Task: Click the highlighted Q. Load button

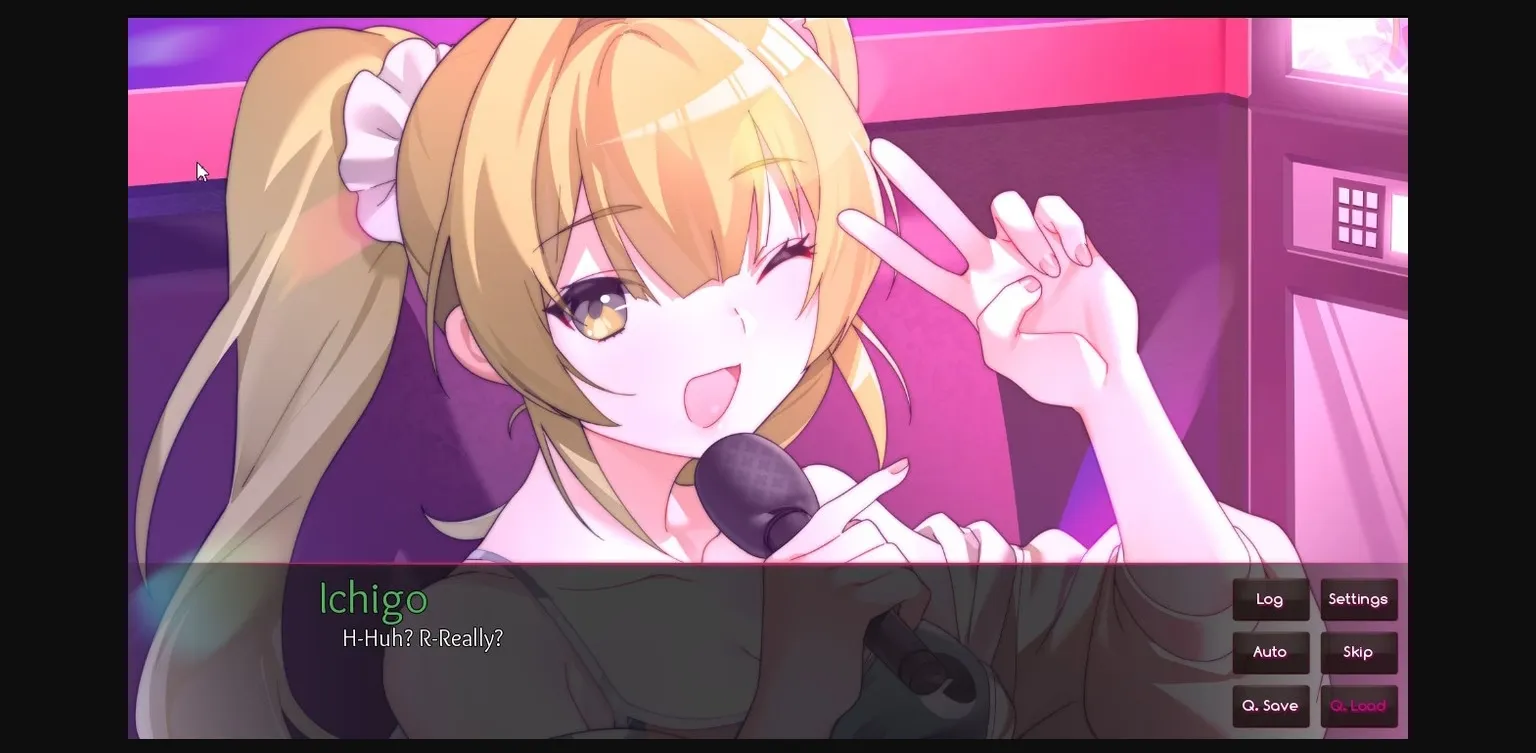Action: click(x=1358, y=706)
